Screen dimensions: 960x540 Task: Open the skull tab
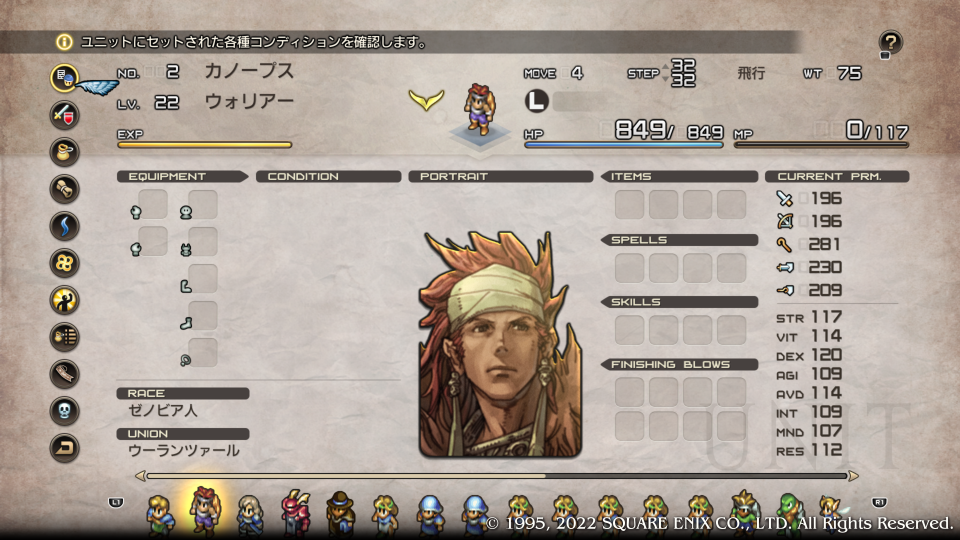(x=65, y=411)
